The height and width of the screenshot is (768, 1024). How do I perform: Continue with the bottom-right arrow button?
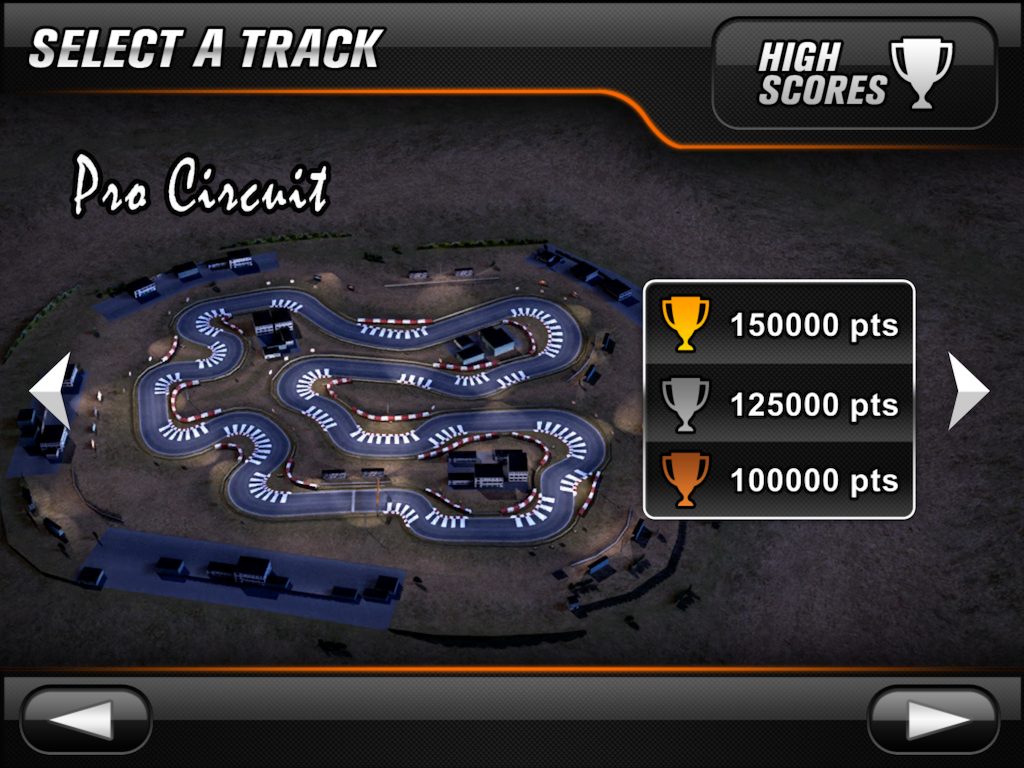click(932, 720)
